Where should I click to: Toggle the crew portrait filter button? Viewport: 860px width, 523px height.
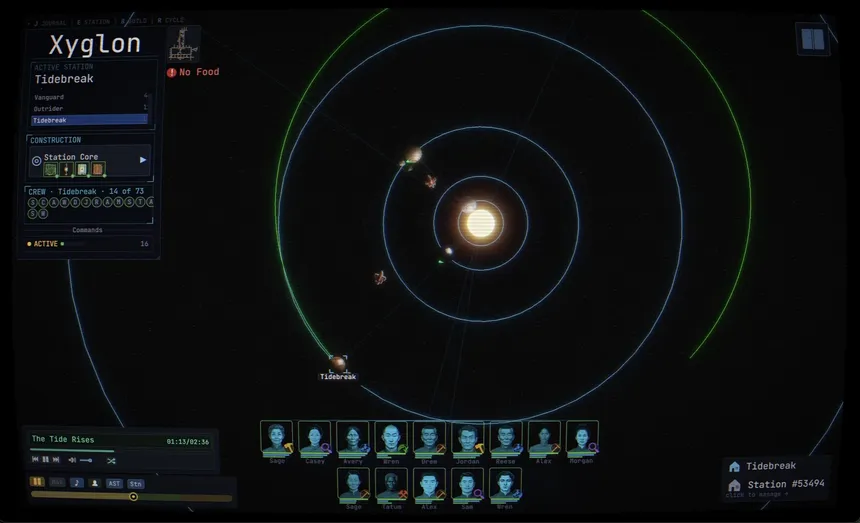95,482
